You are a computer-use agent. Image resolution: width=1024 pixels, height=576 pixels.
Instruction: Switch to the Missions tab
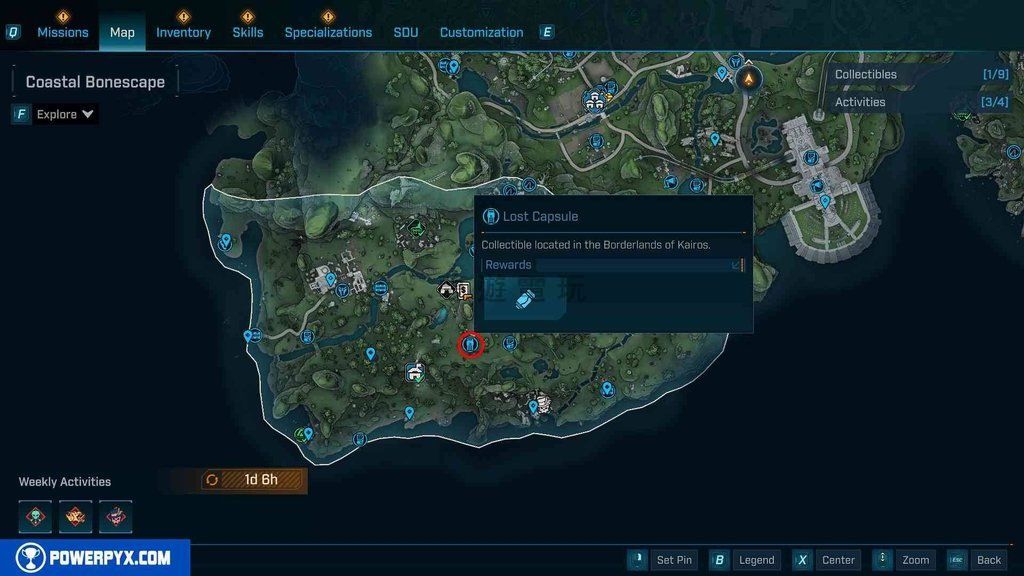pyautogui.click(x=63, y=32)
